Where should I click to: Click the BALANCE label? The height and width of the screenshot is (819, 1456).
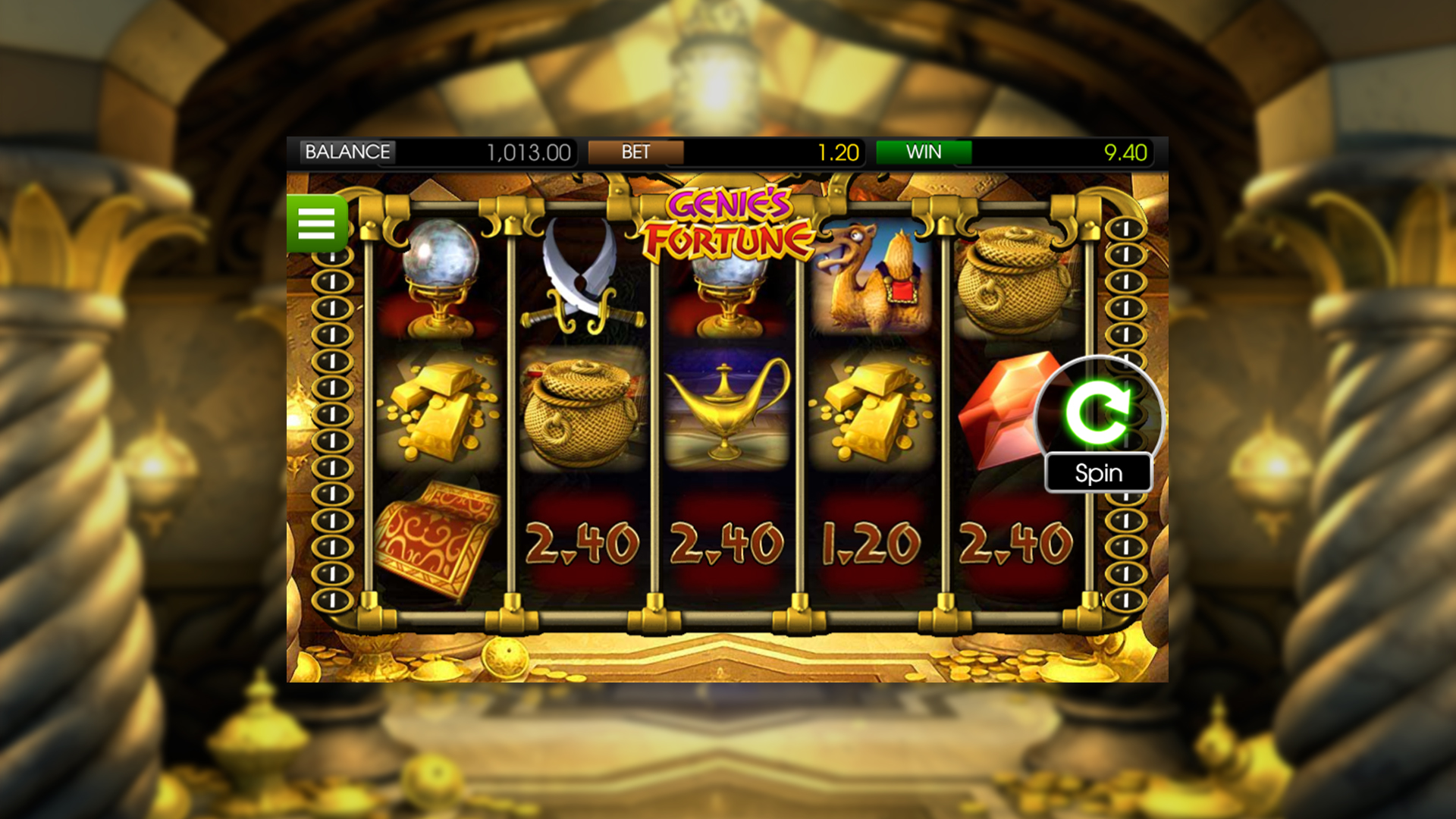347,152
